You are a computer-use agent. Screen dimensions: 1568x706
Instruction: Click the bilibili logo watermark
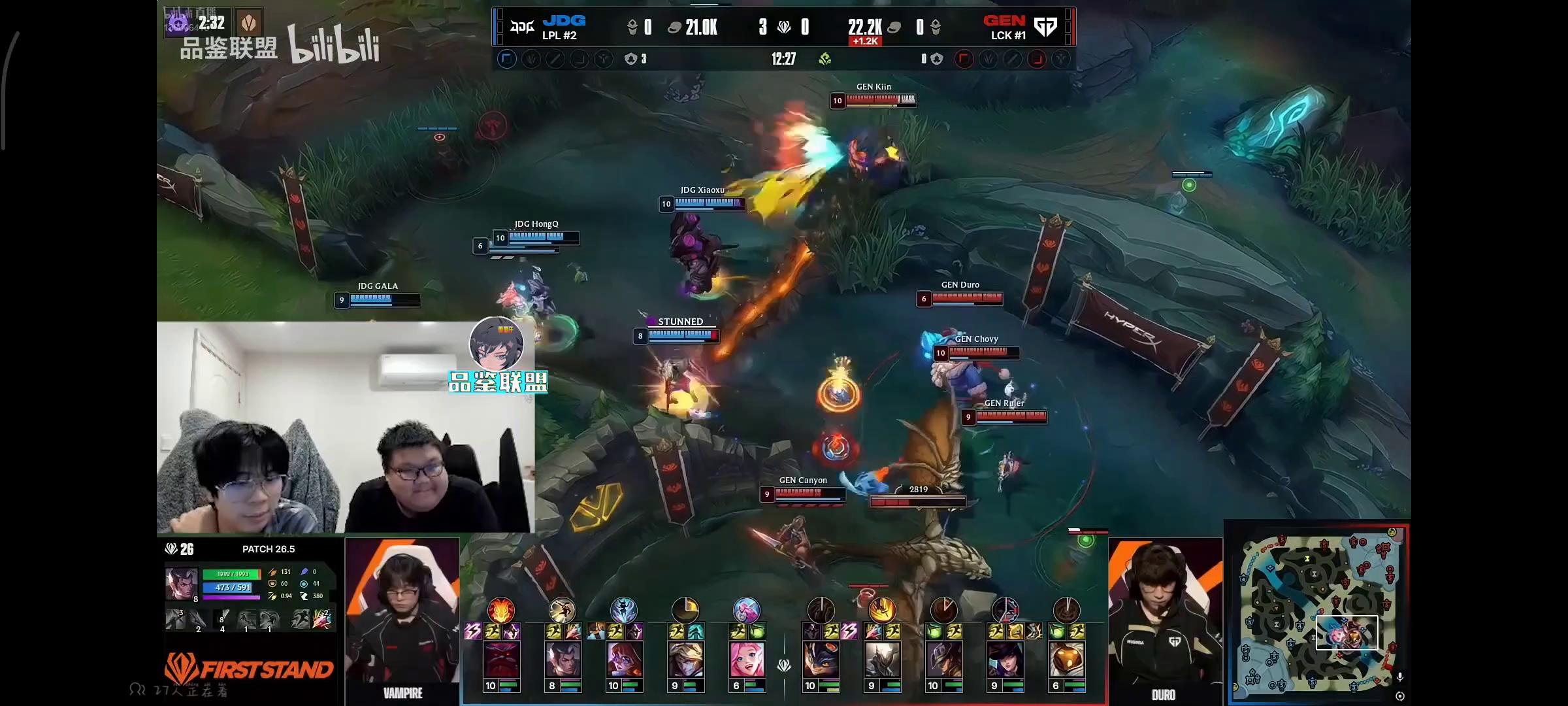[x=334, y=45]
